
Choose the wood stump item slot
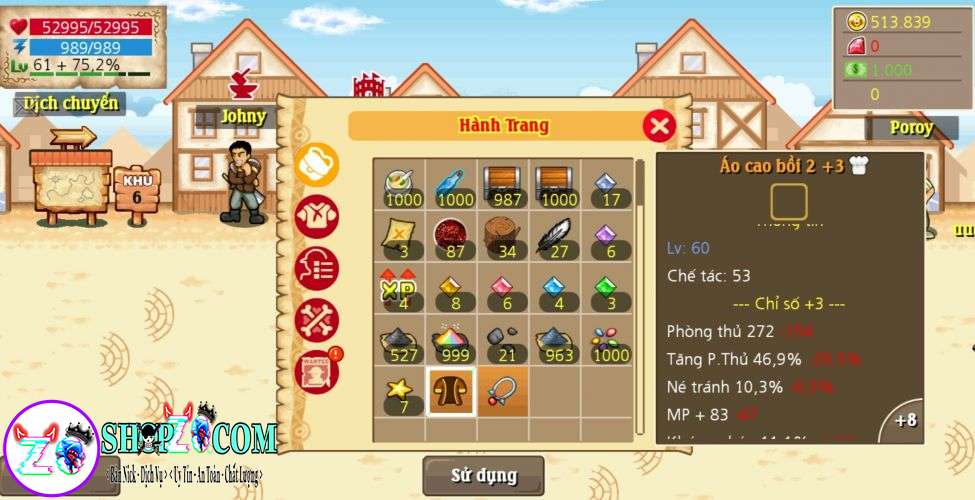502,236
